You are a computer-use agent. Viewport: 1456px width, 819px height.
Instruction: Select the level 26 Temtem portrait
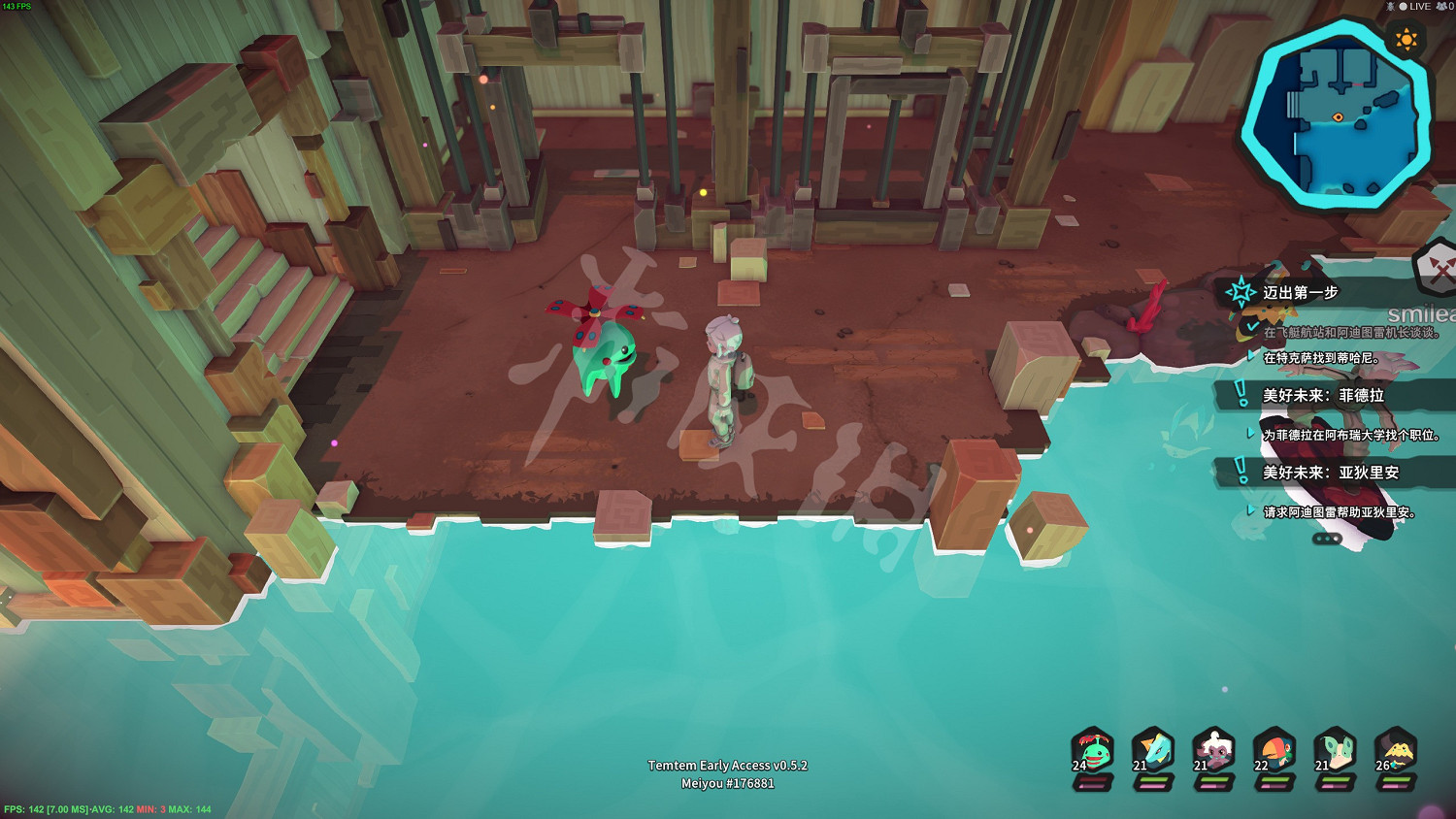click(1400, 750)
